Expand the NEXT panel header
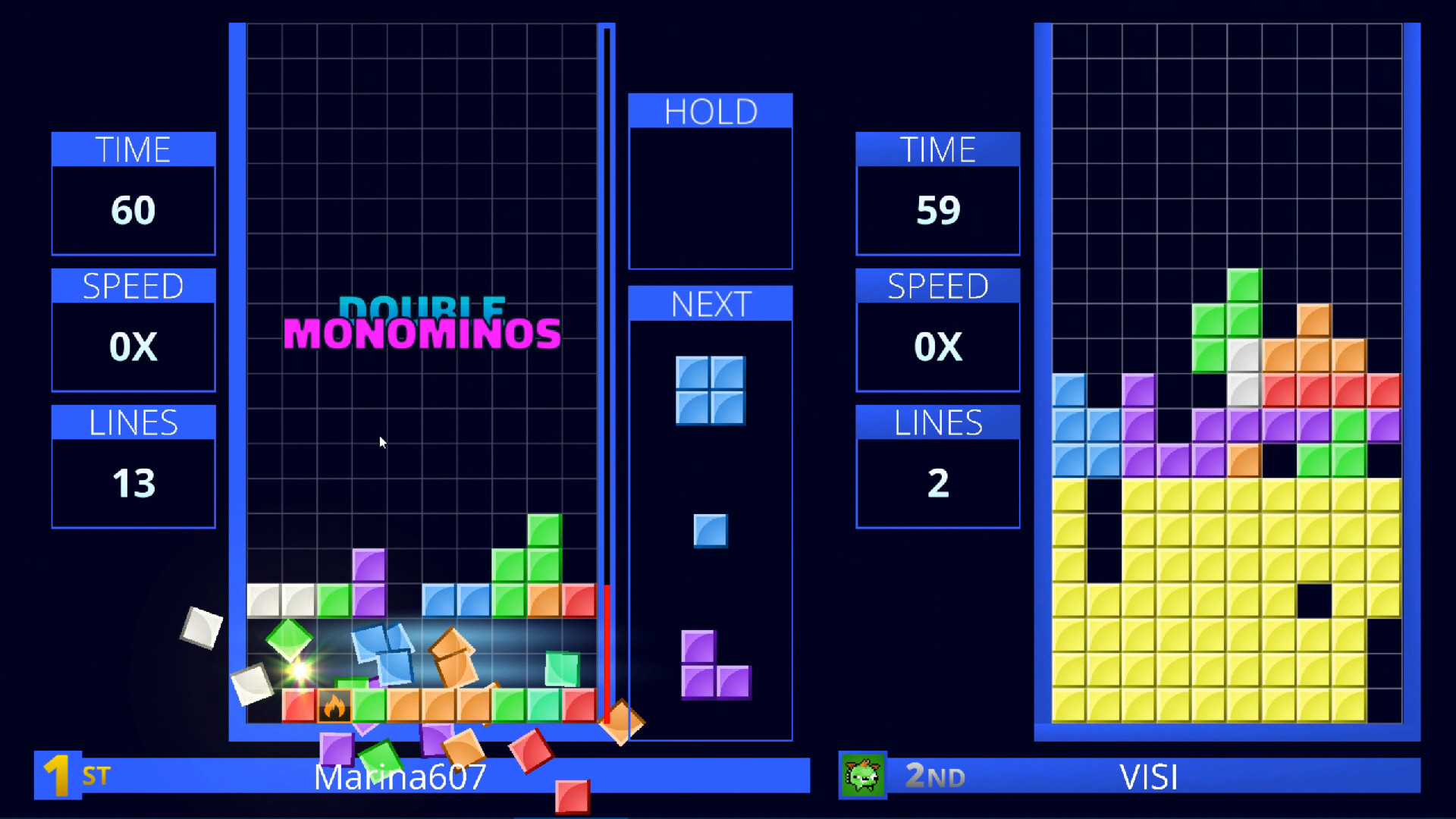The width and height of the screenshot is (1456, 819). tap(710, 303)
